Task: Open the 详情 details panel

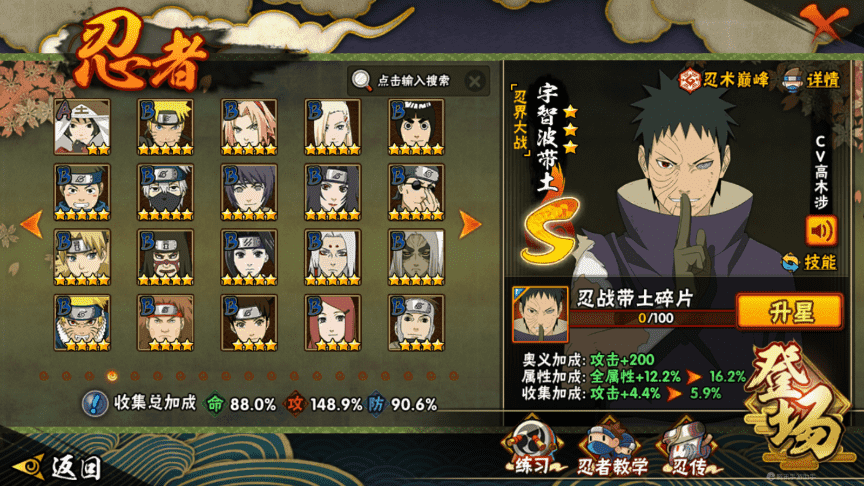Action: [x=812, y=80]
